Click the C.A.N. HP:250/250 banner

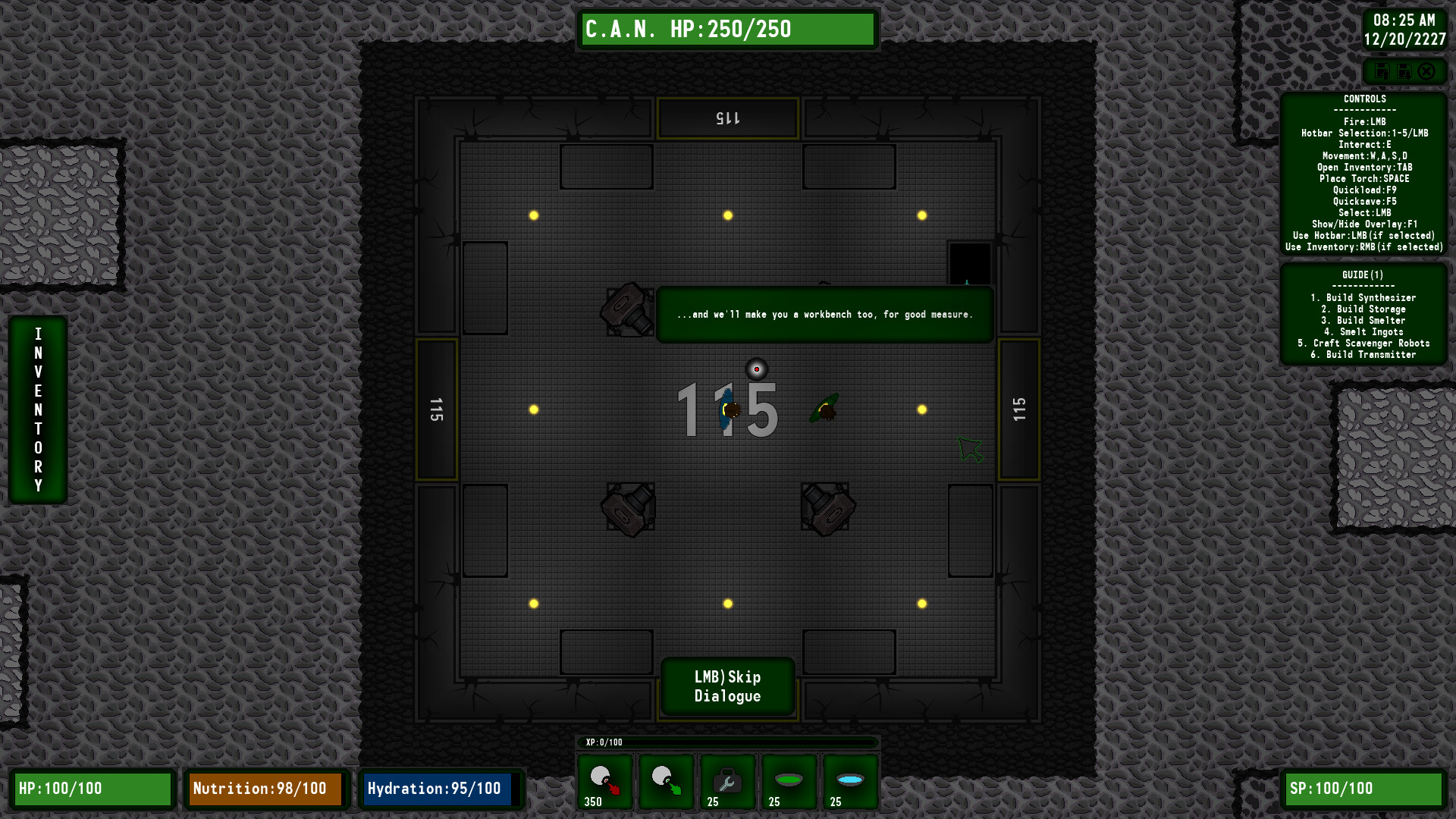727,30
